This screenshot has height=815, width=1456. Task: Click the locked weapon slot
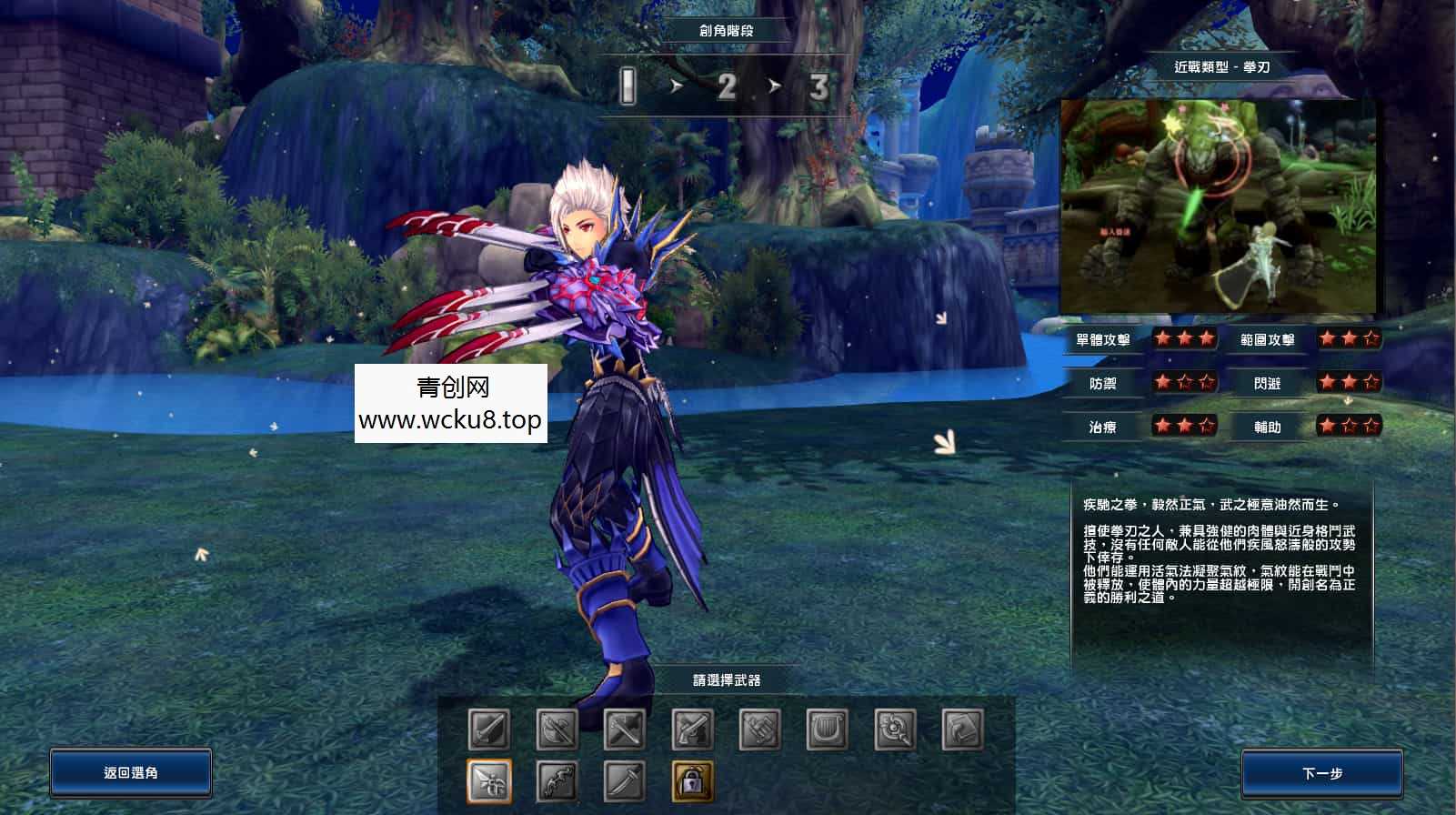pos(691,781)
